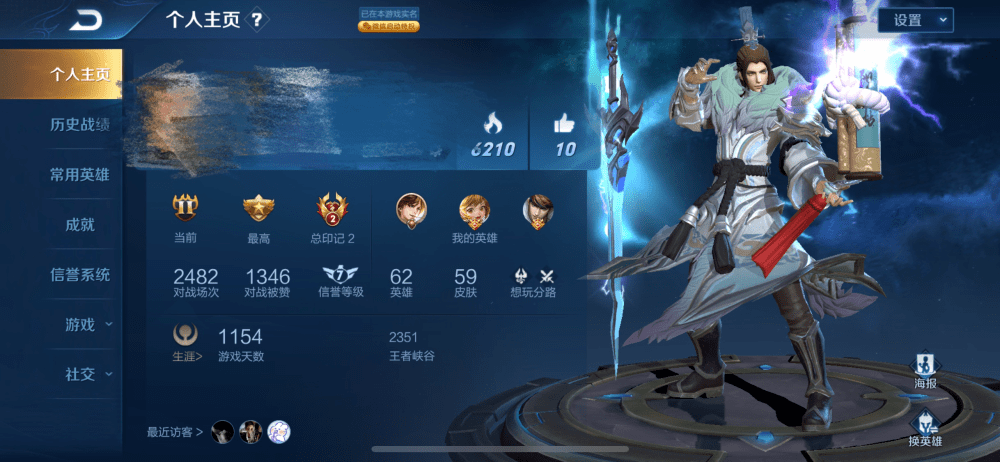Show the 成就 tab
1000x462 pixels.
(x=79, y=225)
